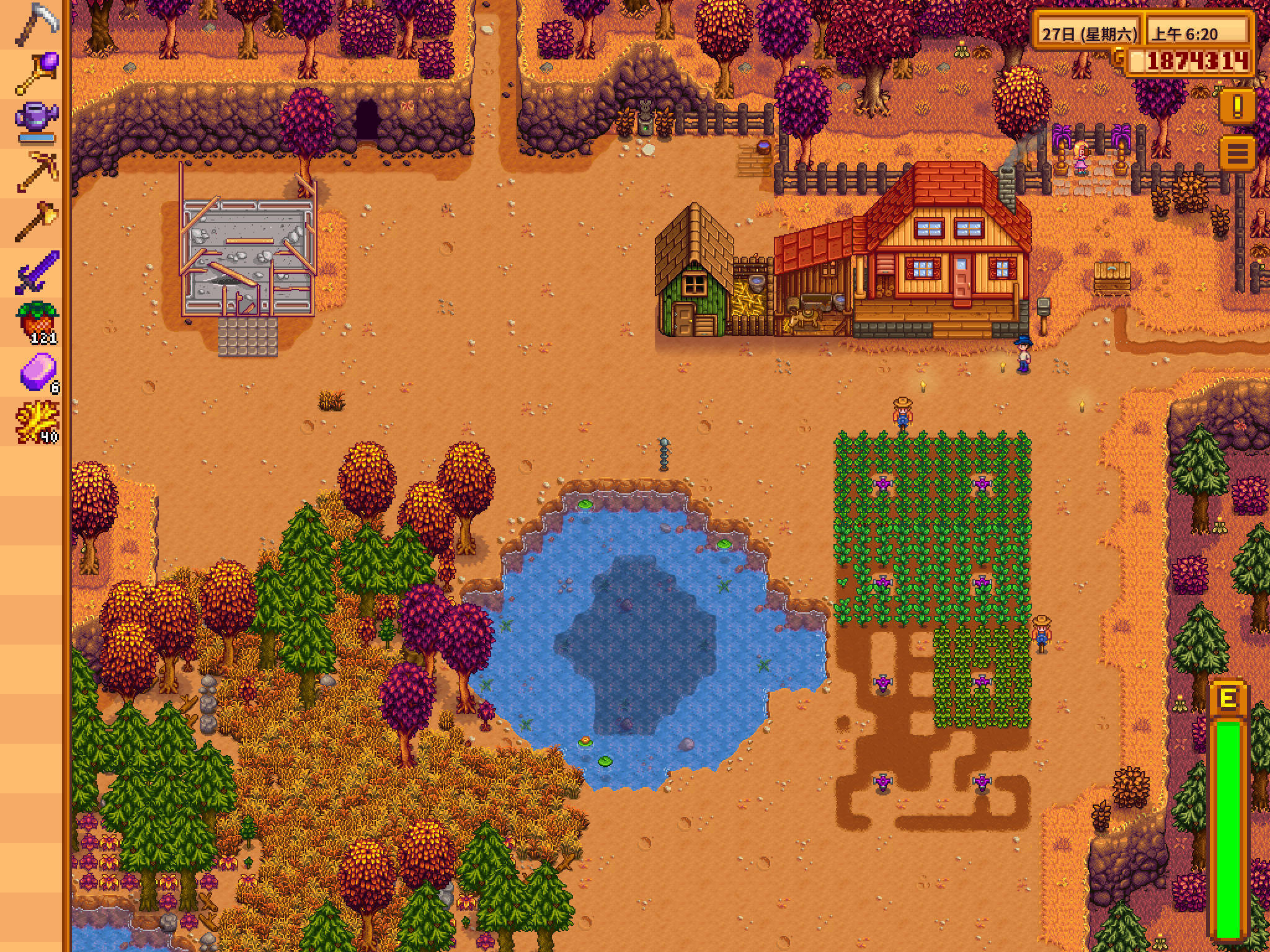Equip the purple galaxy sword
This screenshot has height=952, width=1270.
(36, 271)
